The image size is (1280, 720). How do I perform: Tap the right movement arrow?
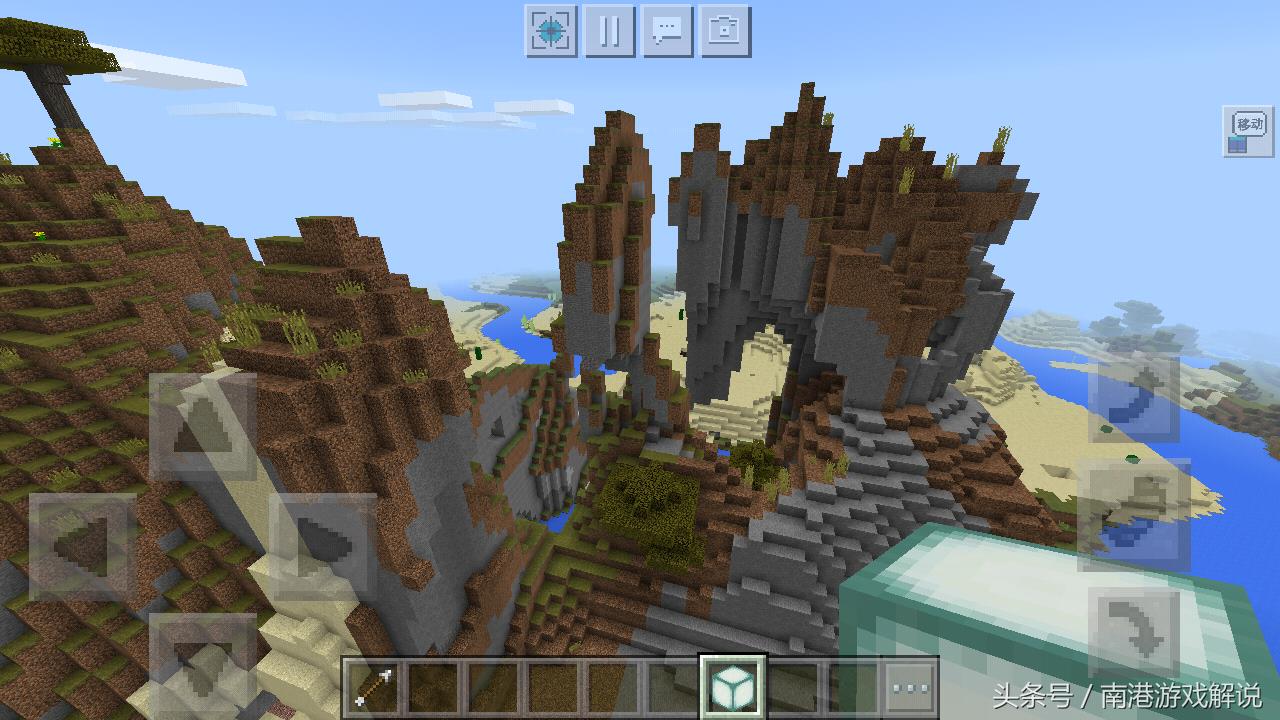pyautogui.click(x=322, y=547)
